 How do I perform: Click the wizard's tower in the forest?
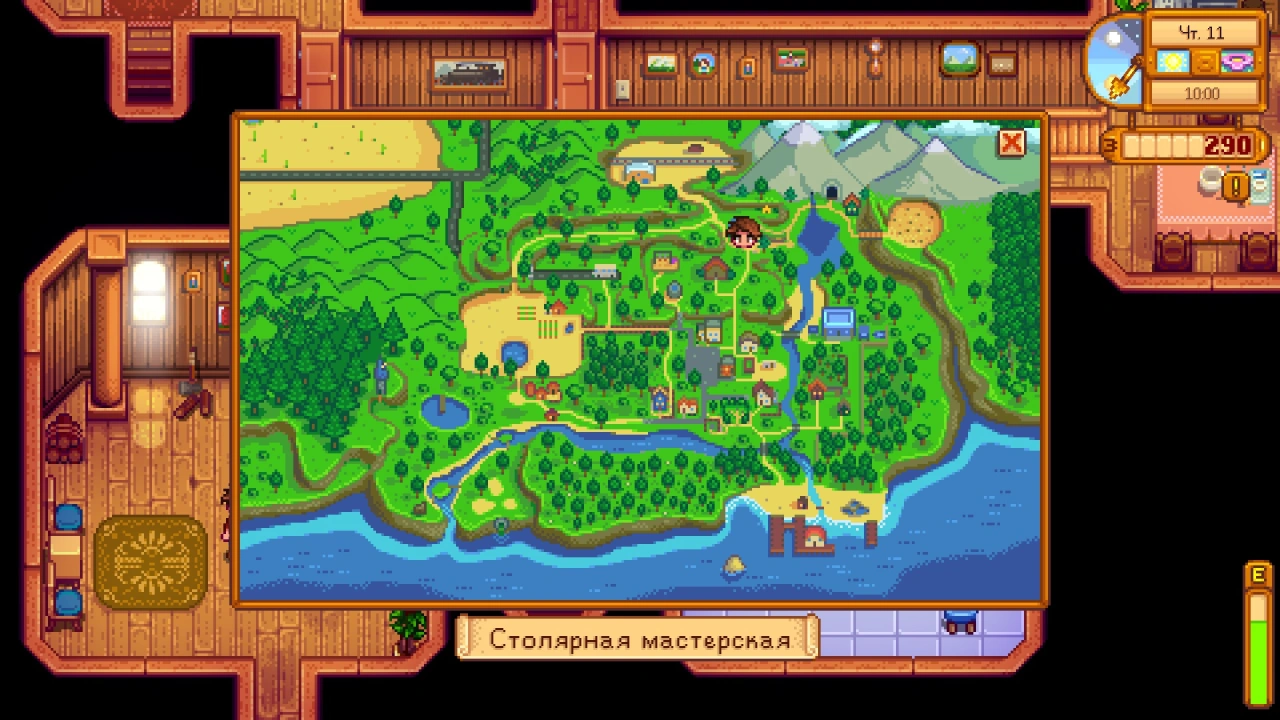coord(382,376)
